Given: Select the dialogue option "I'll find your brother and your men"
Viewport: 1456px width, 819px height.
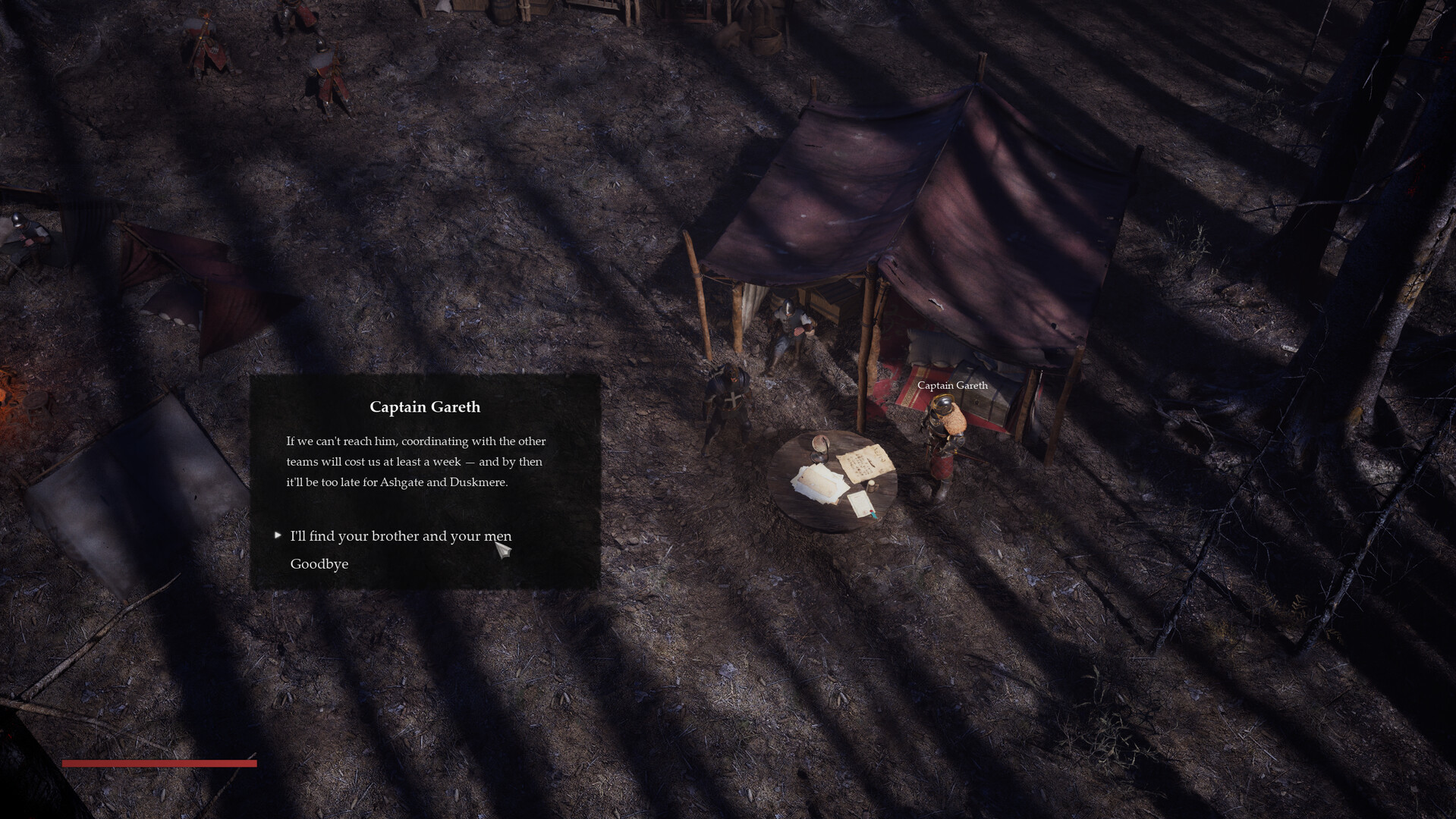Looking at the screenshot, I should point(400,536).
